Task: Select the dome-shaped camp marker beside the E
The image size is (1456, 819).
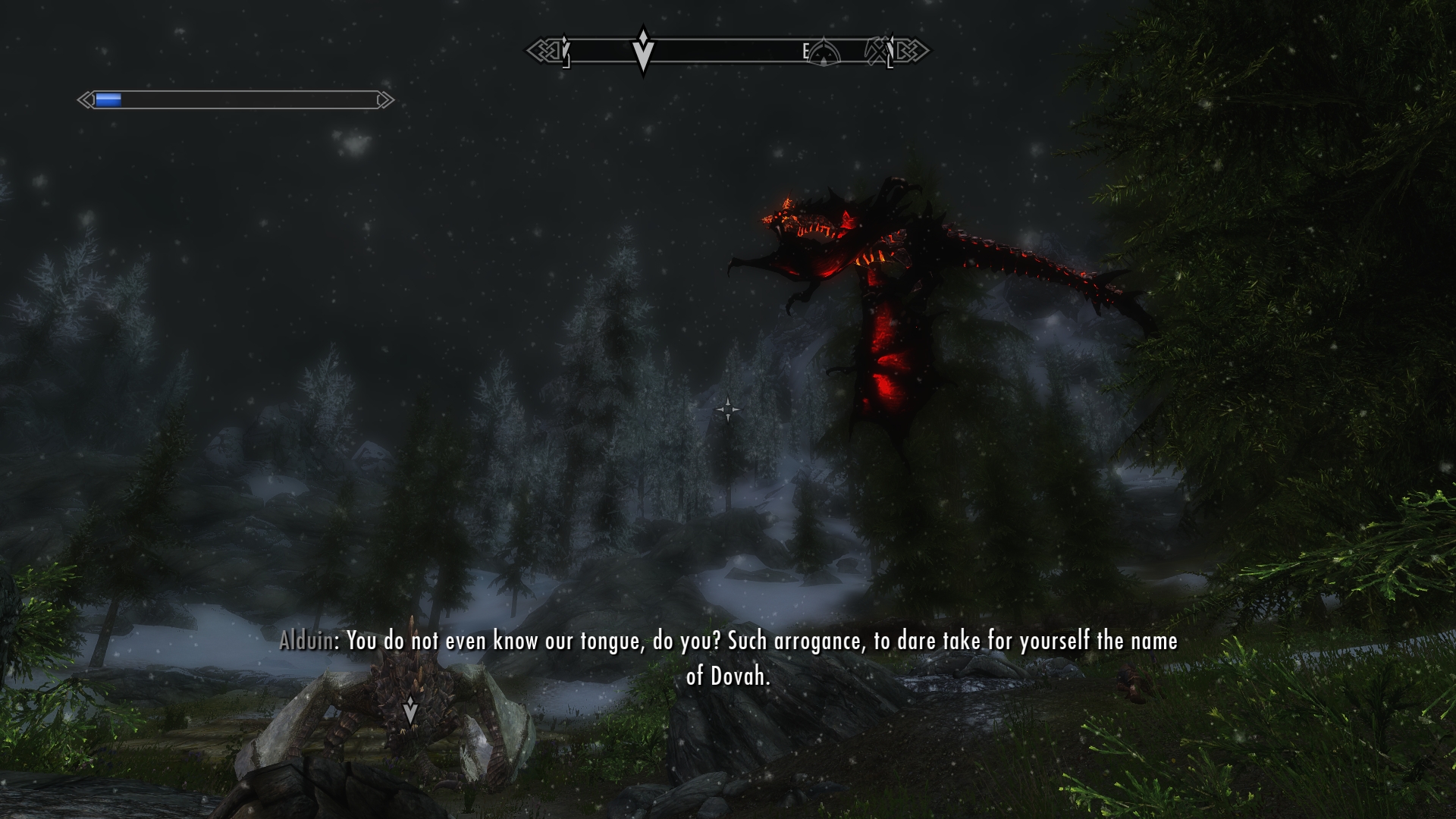Action: tap(824, 53)
